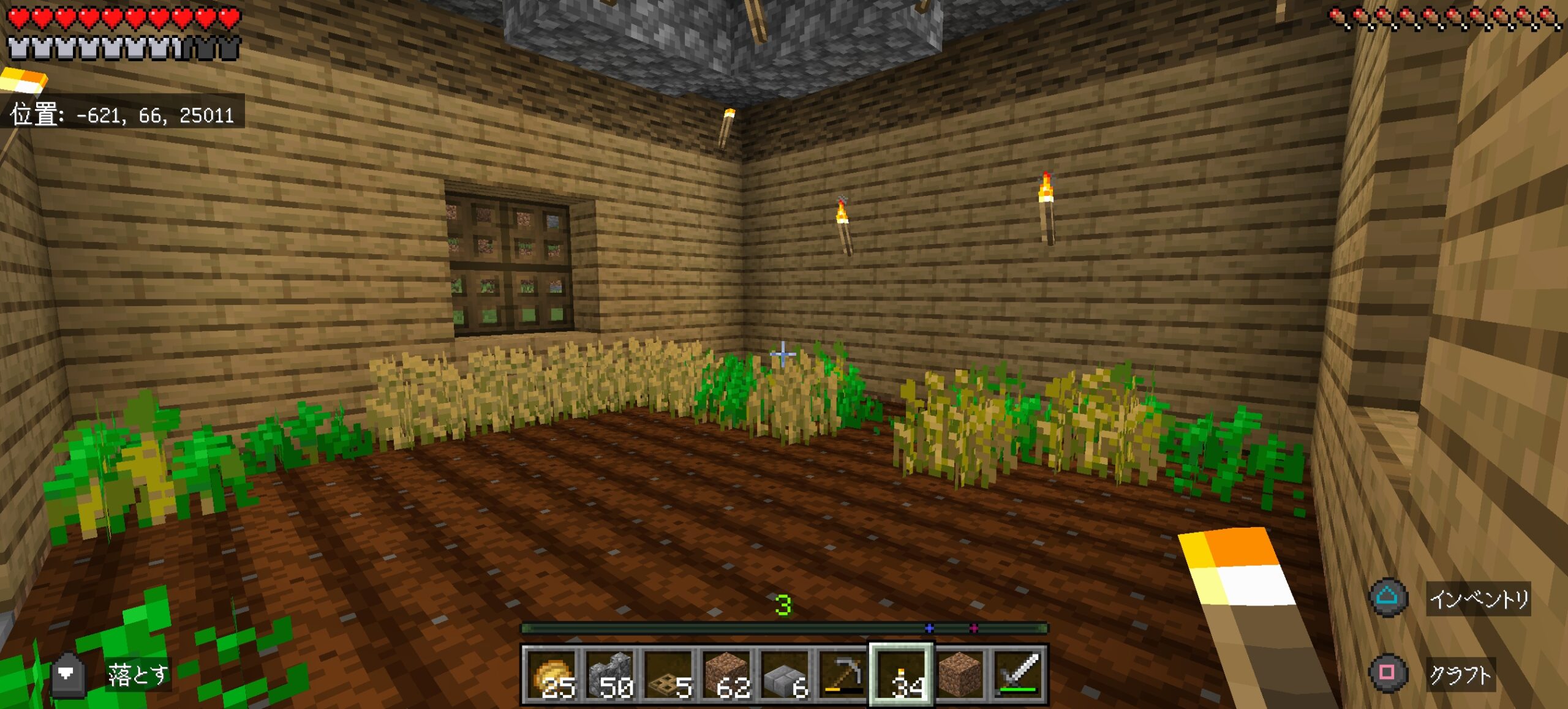Equip the pickaxe from the hotbar
The height and width of the screenshot is (709, 1568).
[842, 674]
